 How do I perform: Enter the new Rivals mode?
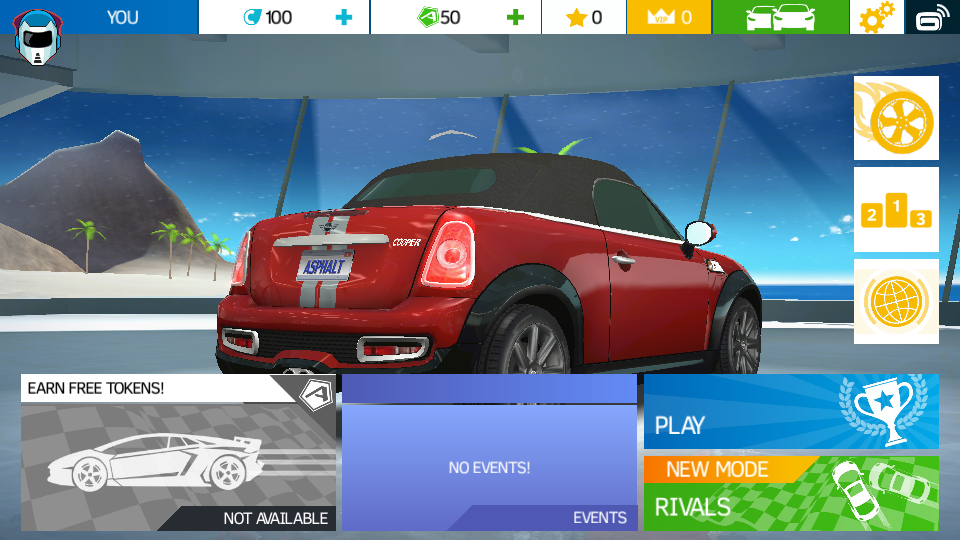pos(791,494)
